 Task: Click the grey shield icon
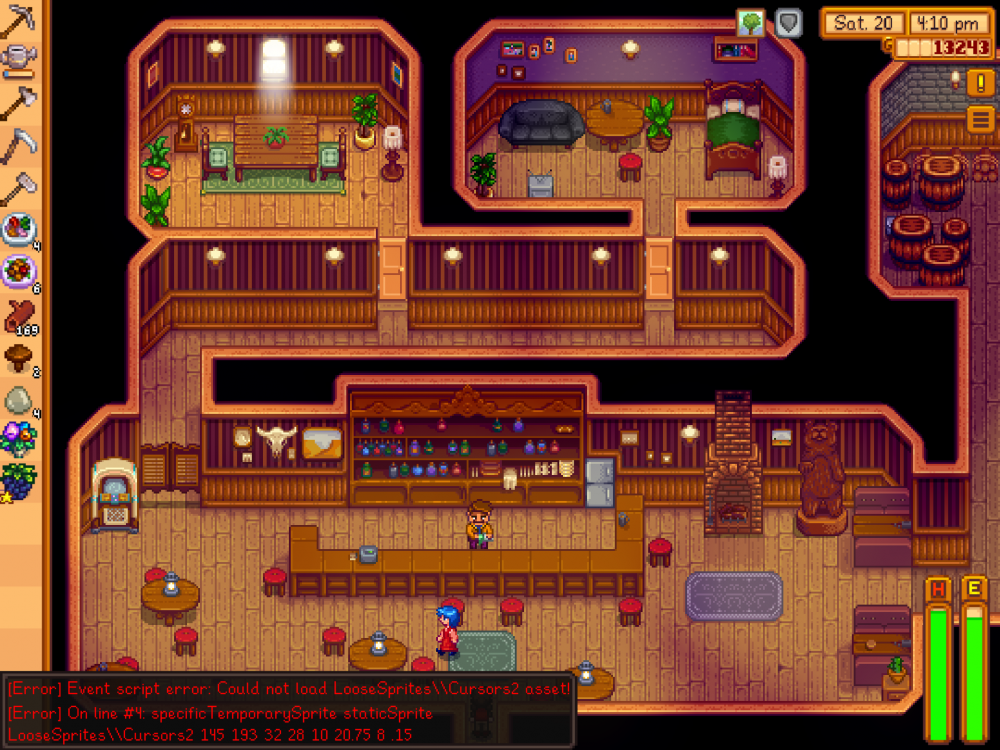(x=789, y=23)
